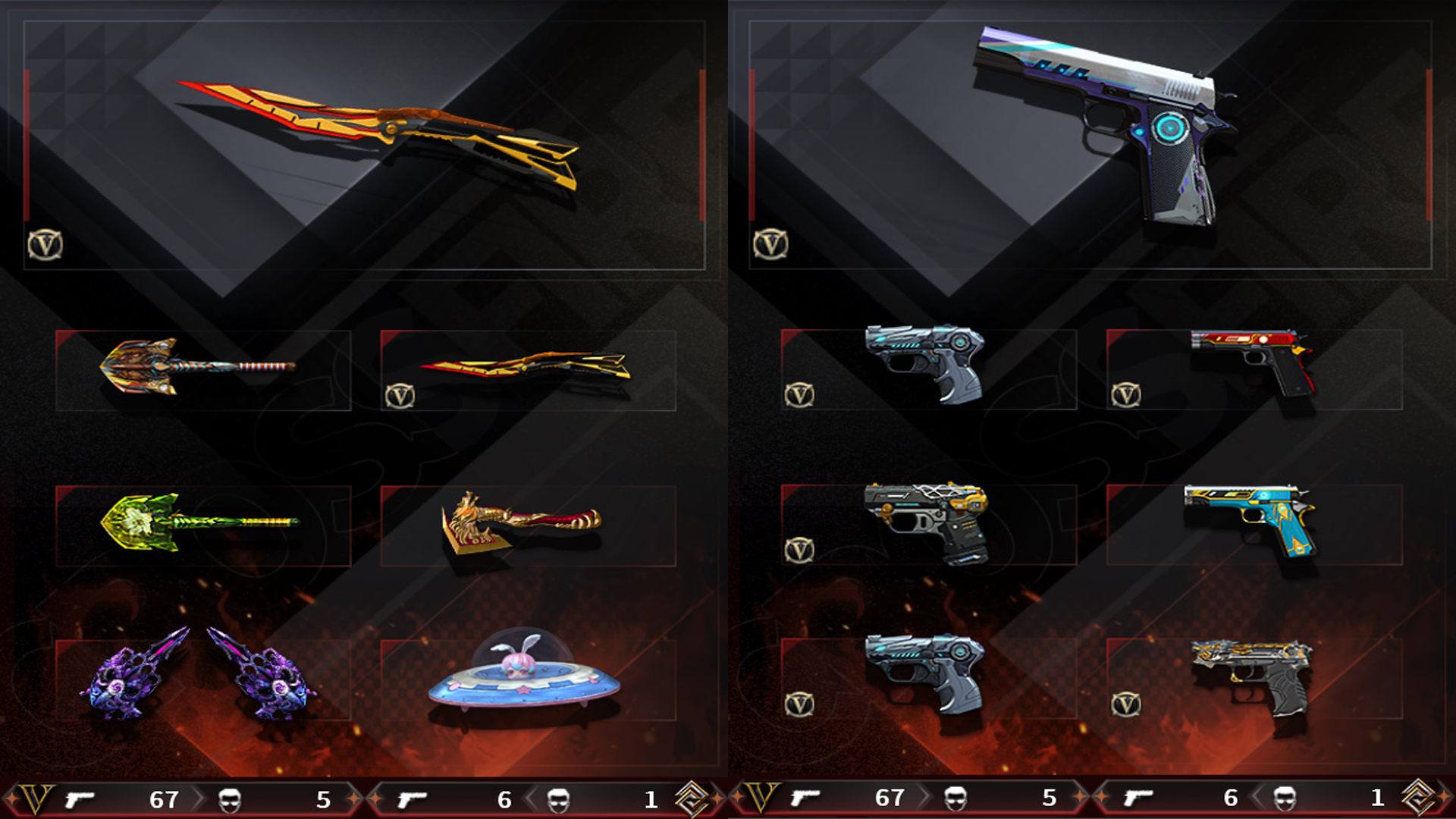Click the large gold-red blade preview
This screenshot has height=819, width=1456.
(x=379, y=133)
